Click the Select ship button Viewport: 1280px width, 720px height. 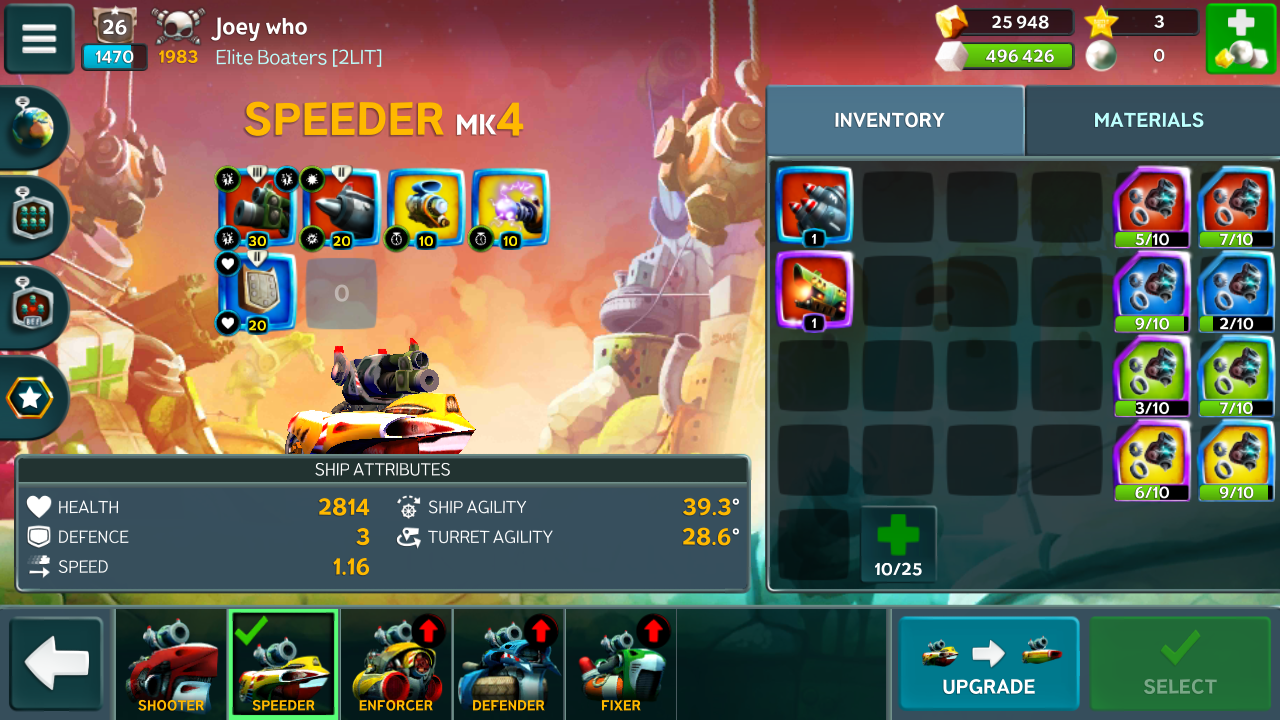[1179, 664]
